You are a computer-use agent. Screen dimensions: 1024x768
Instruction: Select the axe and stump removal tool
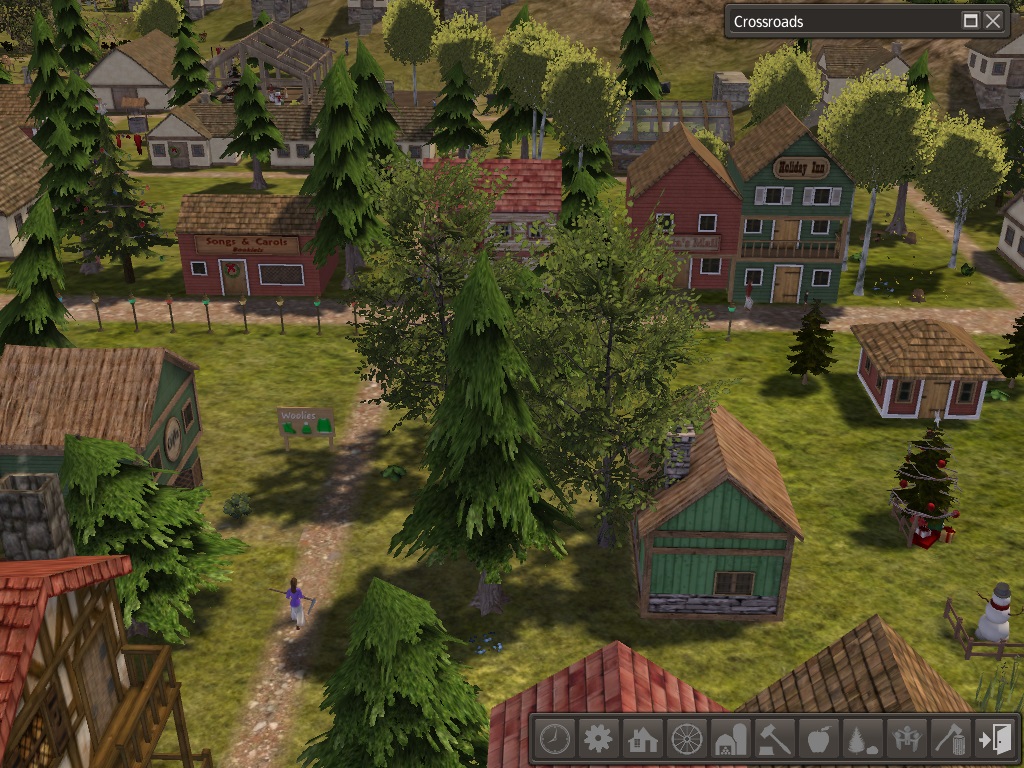point(950,740)
